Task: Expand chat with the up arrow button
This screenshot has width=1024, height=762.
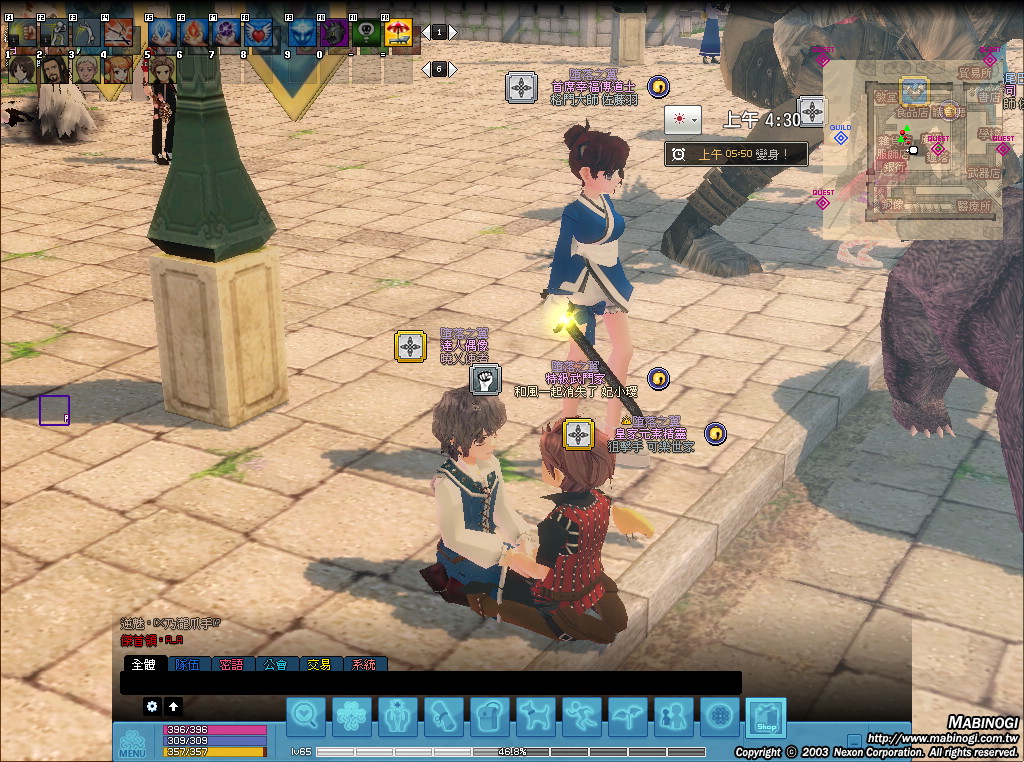Action: (x=174, y=706)
